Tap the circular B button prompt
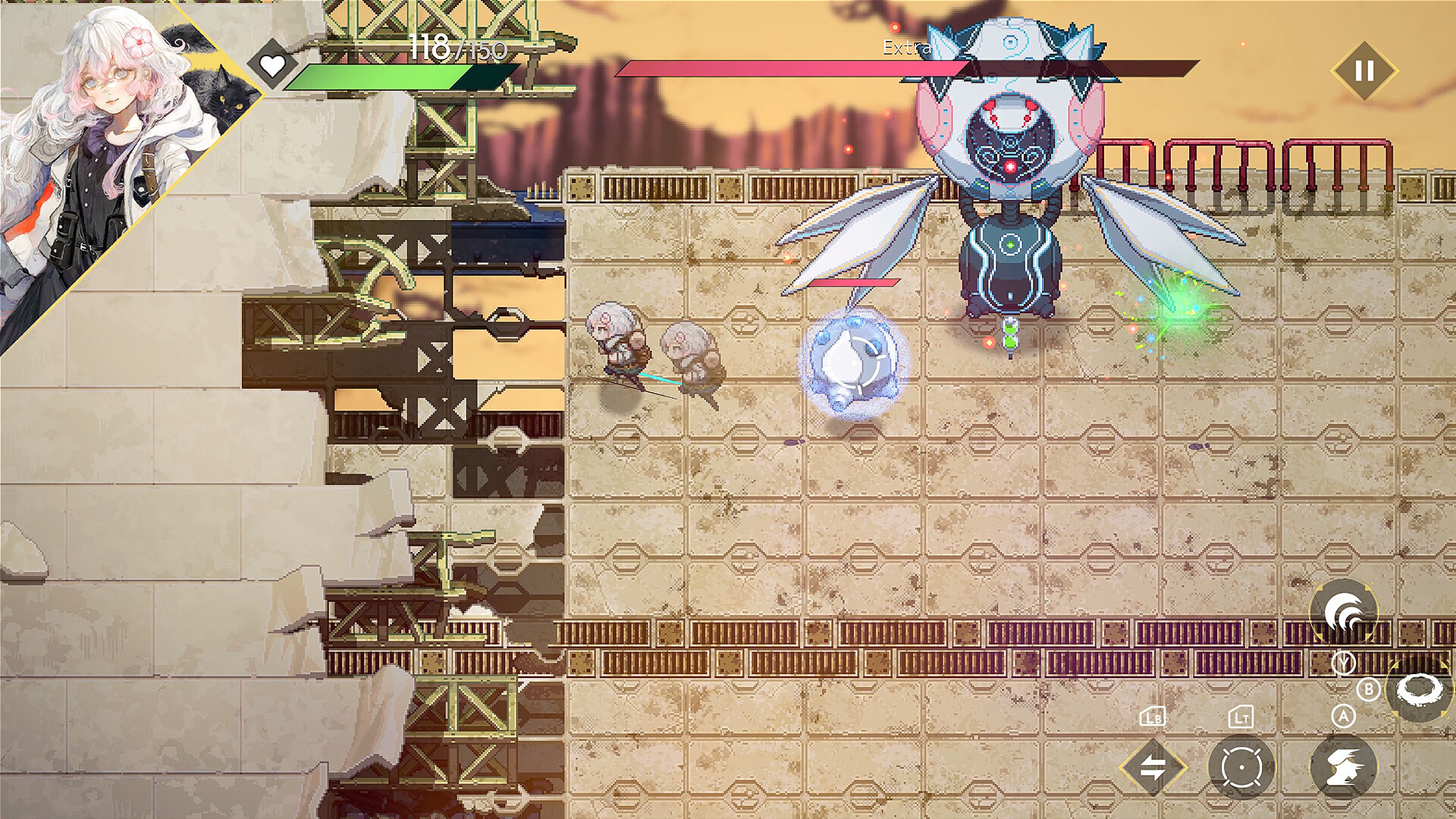1456x819 pixels. point(1370,689)
